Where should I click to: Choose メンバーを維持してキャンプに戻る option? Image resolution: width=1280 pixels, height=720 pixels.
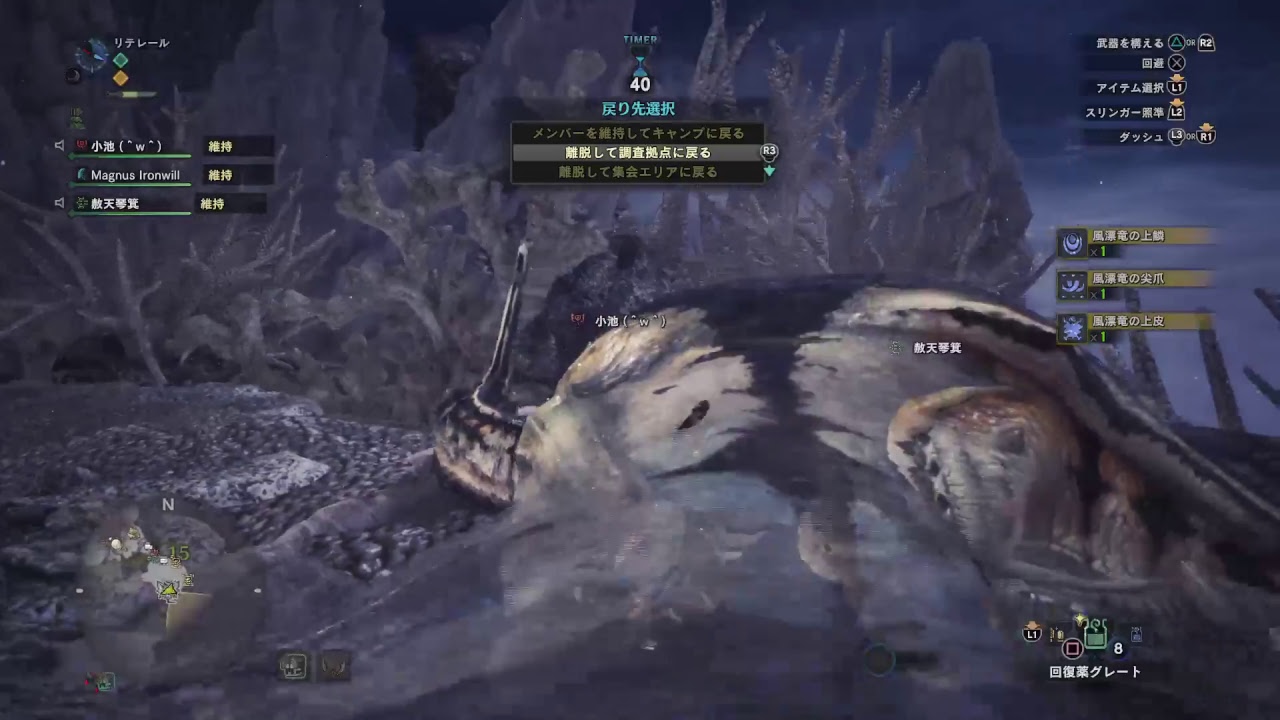638,133
